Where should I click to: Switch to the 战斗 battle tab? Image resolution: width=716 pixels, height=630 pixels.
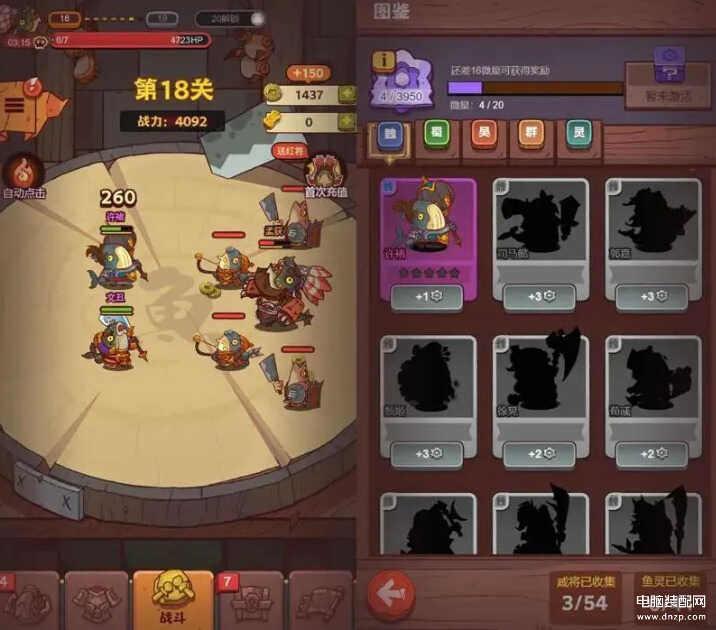(173, 599)
